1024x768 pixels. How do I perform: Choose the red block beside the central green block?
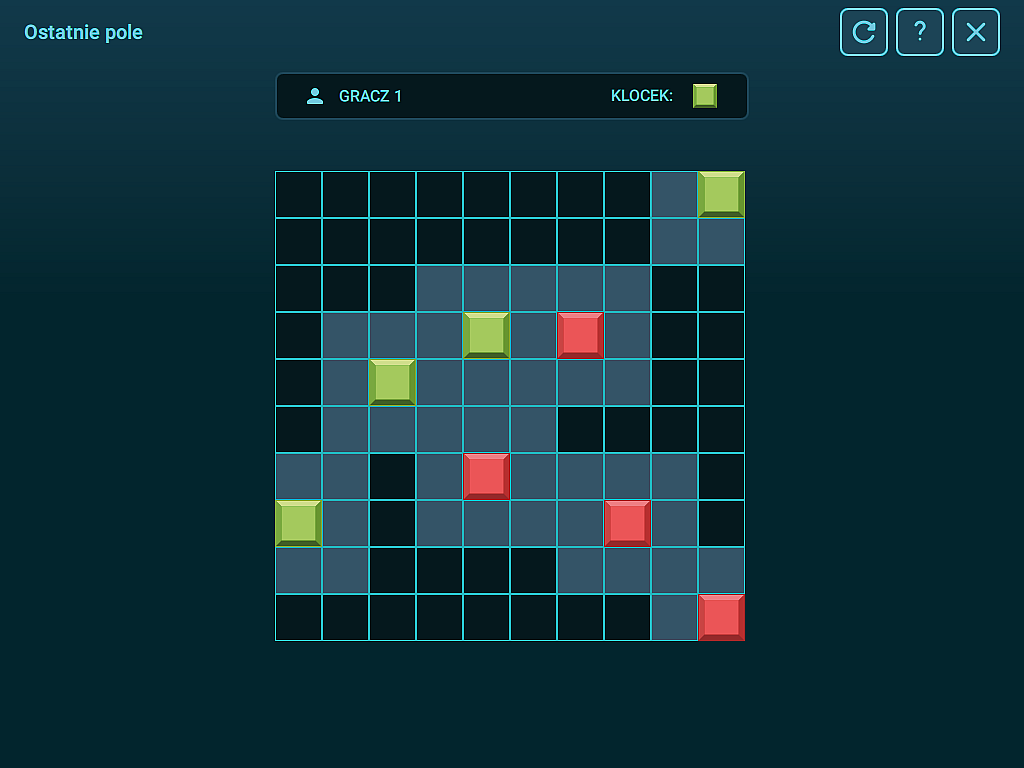(580, 335)
